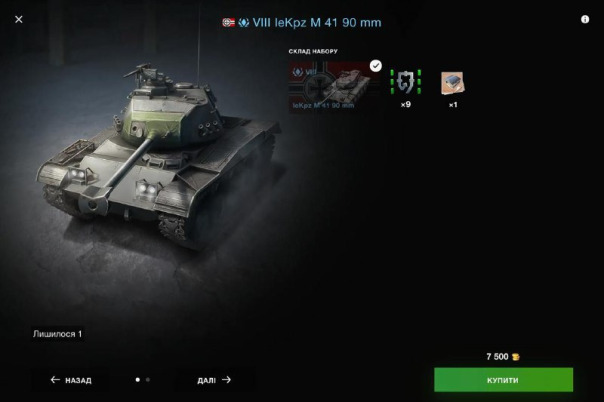Buy the bundle with Купити button
This screenshot has width=604, height=402.
pyautogui.click(x=503, y=380)
